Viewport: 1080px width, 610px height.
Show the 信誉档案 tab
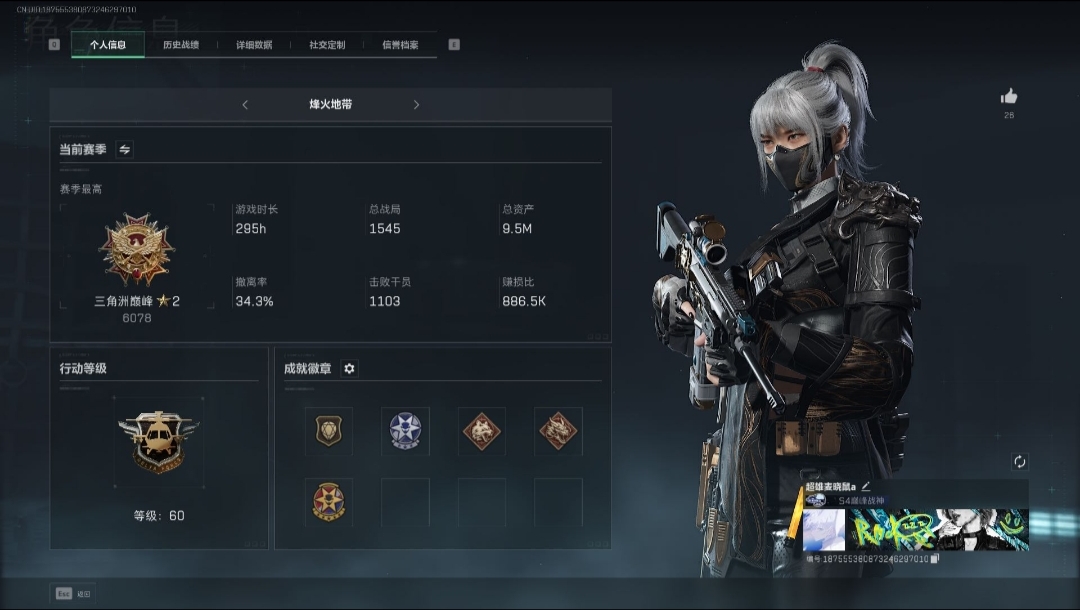click(400, 45)
